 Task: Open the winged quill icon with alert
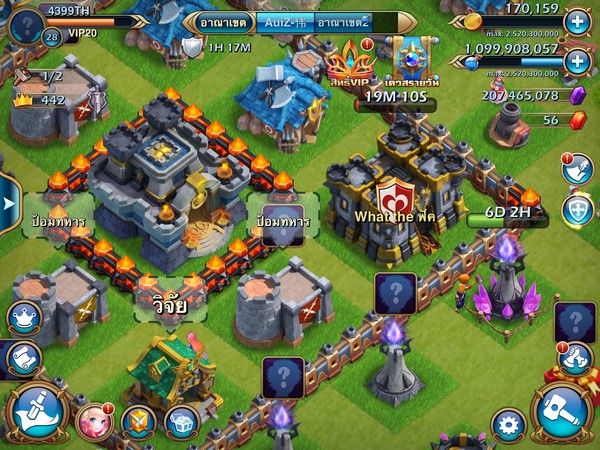pyautogui.click(x=577, y=169)
